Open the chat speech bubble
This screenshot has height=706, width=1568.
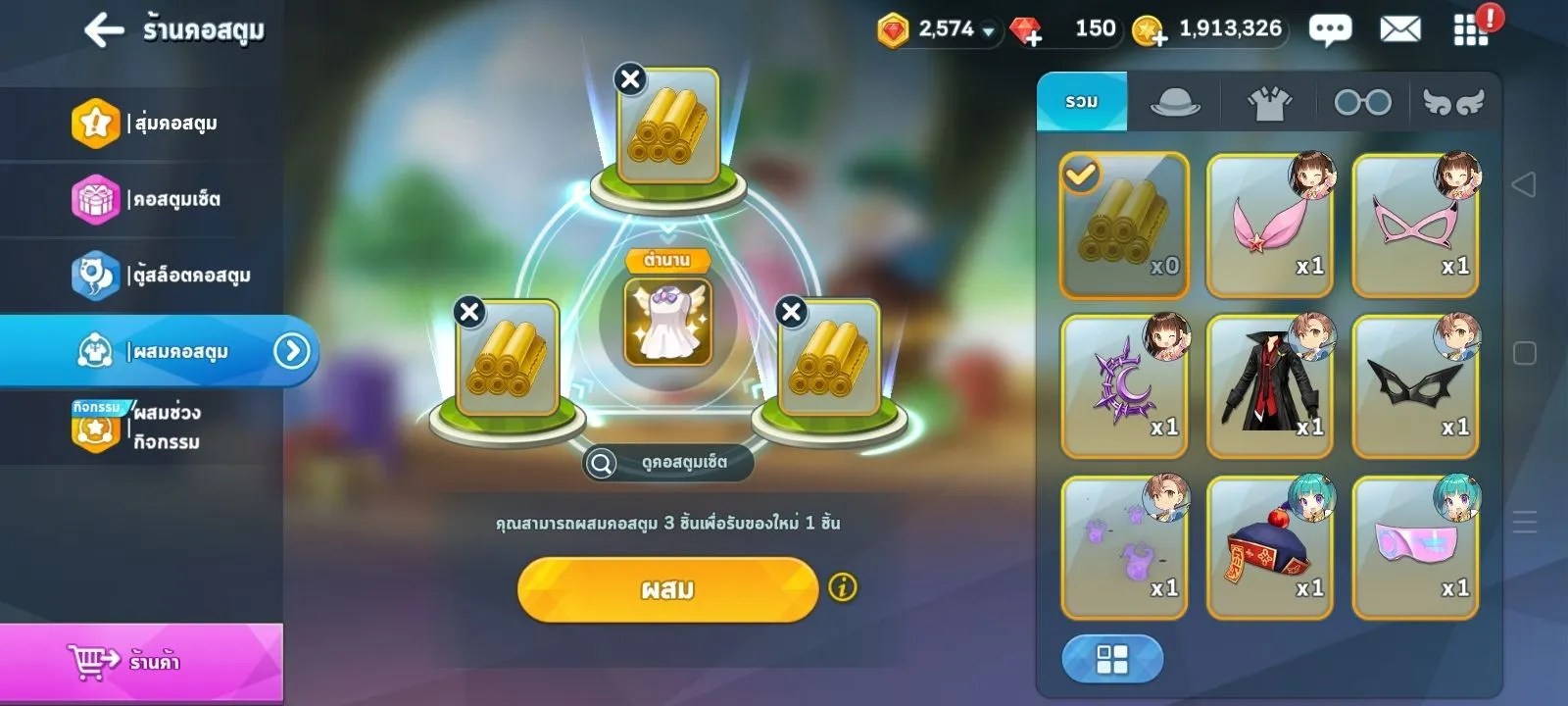(x=1330, y=30)
